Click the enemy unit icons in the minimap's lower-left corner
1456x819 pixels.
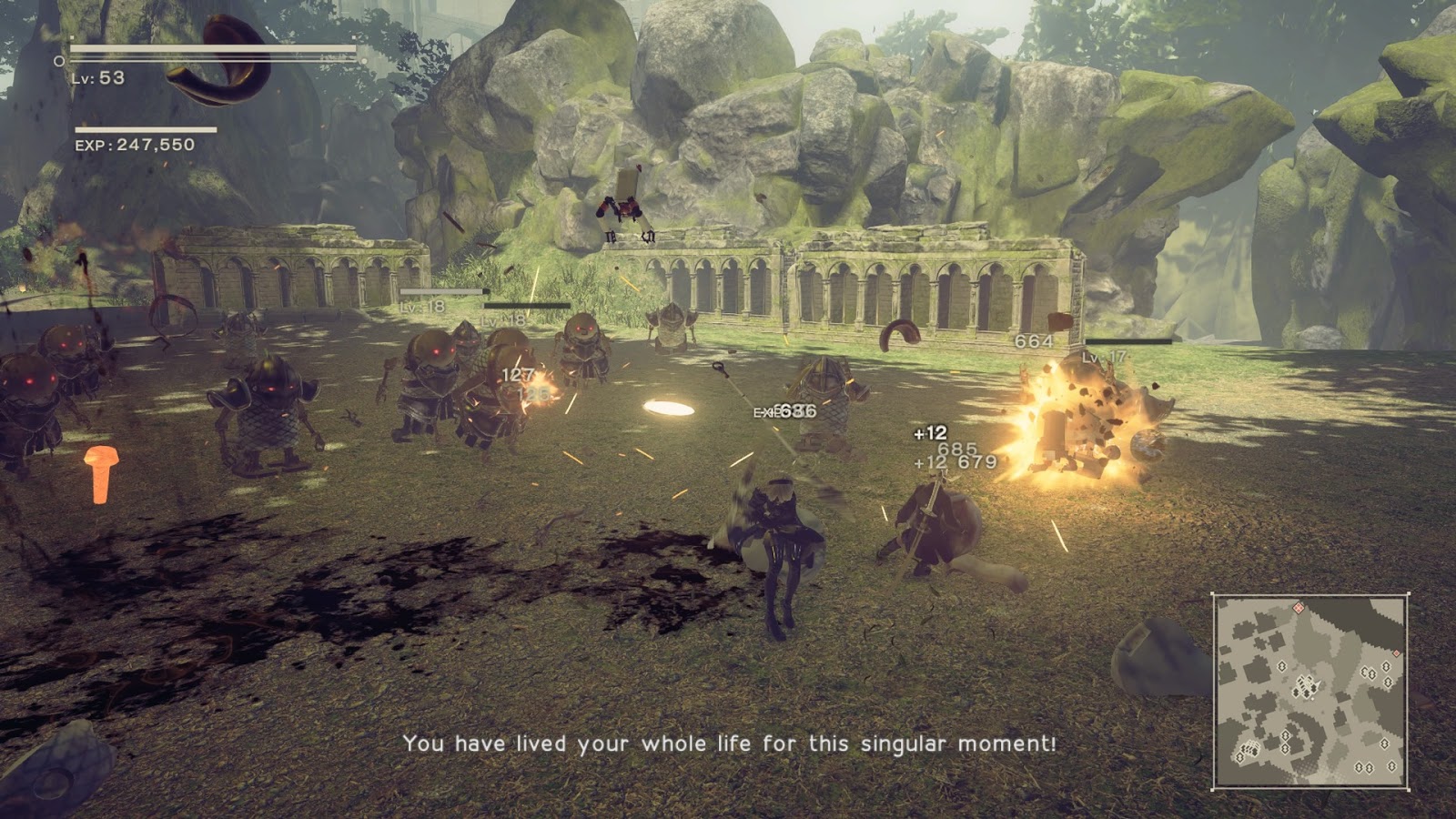click(x=1251, y=747)
